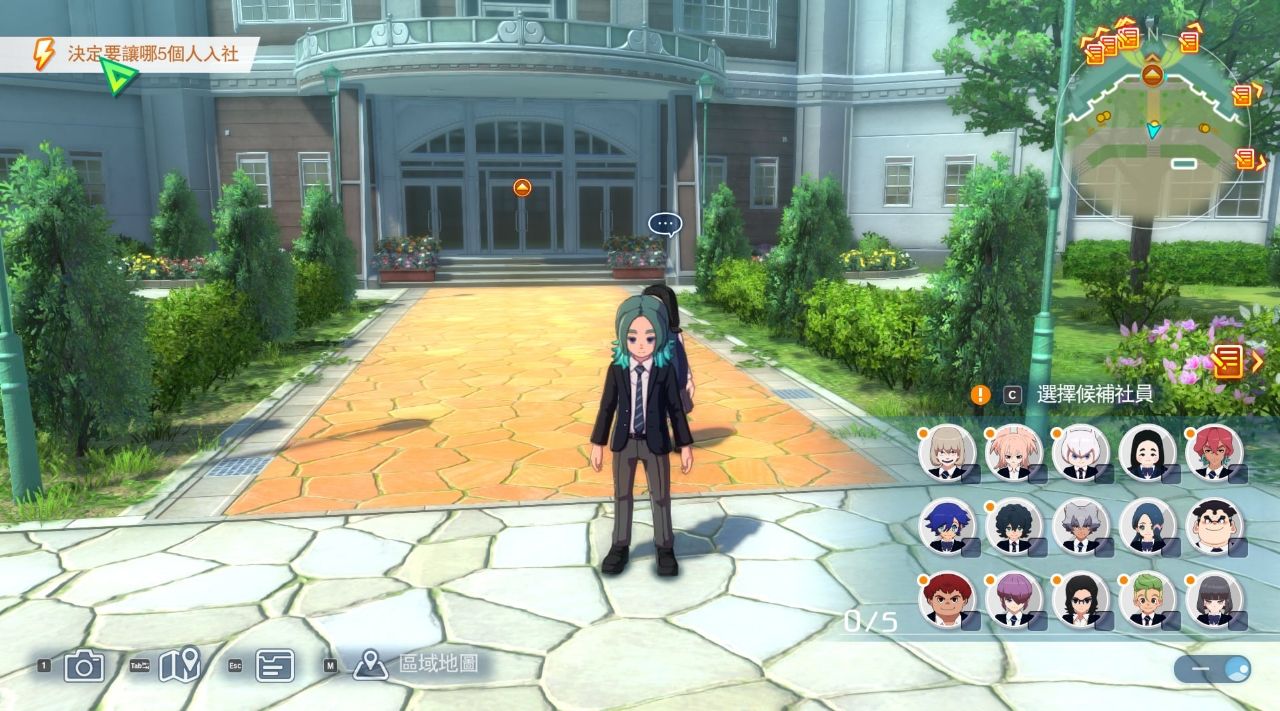Select the blue spiky-haired candidate portrait
This screenshot has height=711, width=1280.
click(x=946, y=526)
